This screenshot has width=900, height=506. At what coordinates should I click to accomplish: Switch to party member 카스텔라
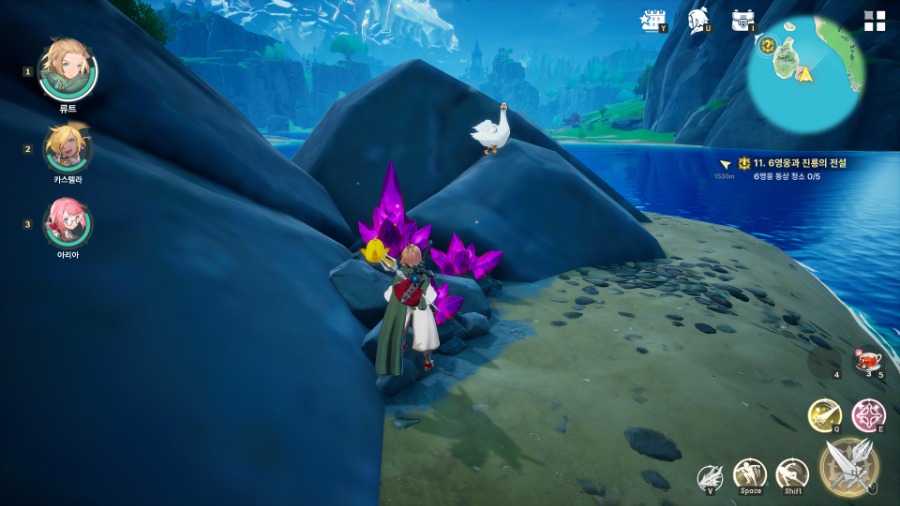pos(67,148)
